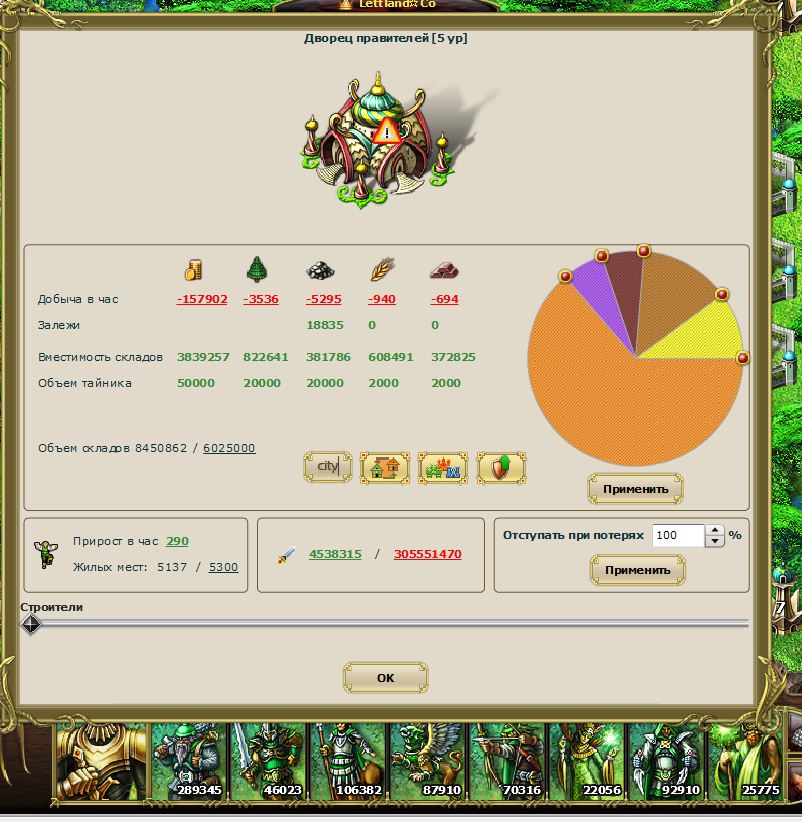Open the green army strength link 4538315
Image resolution: width=802 pixels, height=822 pixels.
pos(335,554)
